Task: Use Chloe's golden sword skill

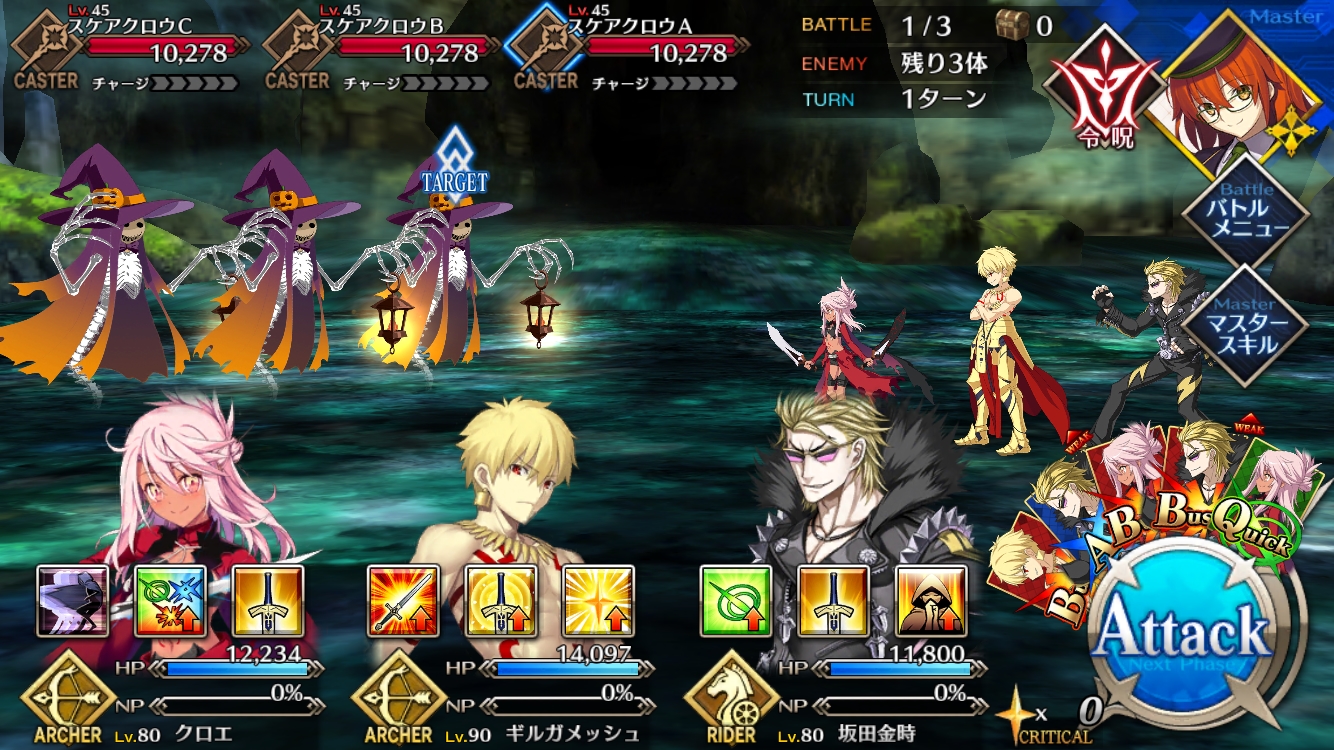Action: (x=268, y=601)
